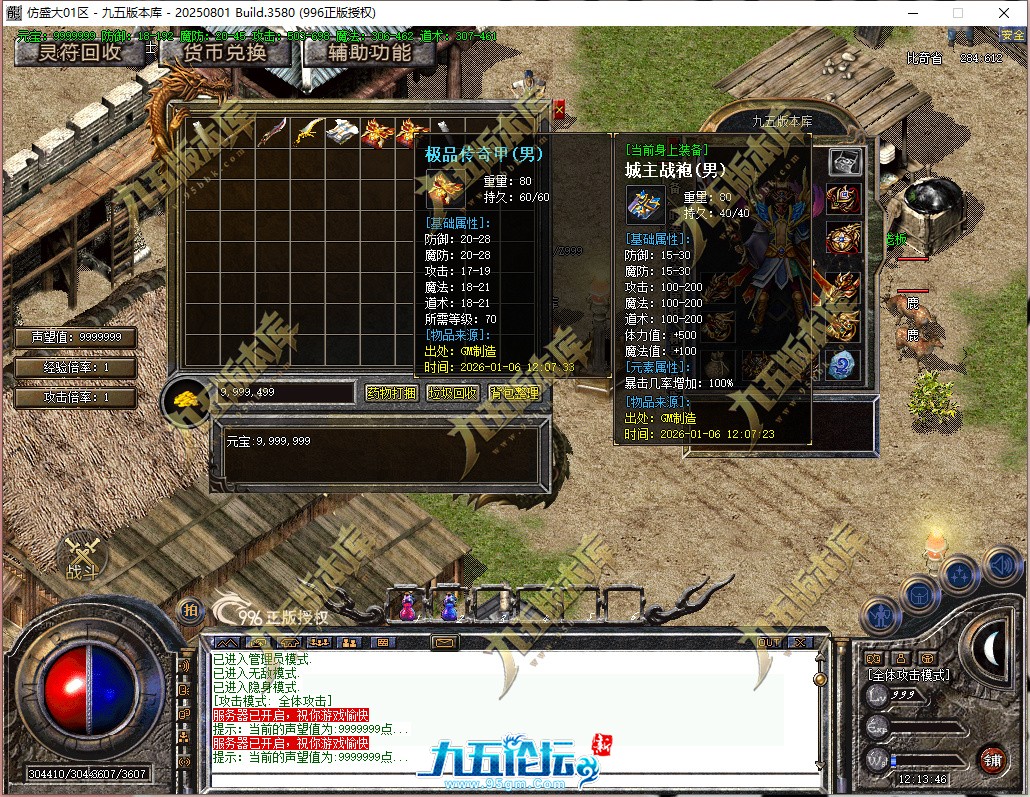The width and height of the screenshot is (1030, 797).
Task: Select the dark red blade in the bag
Action: tap(273, 132)
